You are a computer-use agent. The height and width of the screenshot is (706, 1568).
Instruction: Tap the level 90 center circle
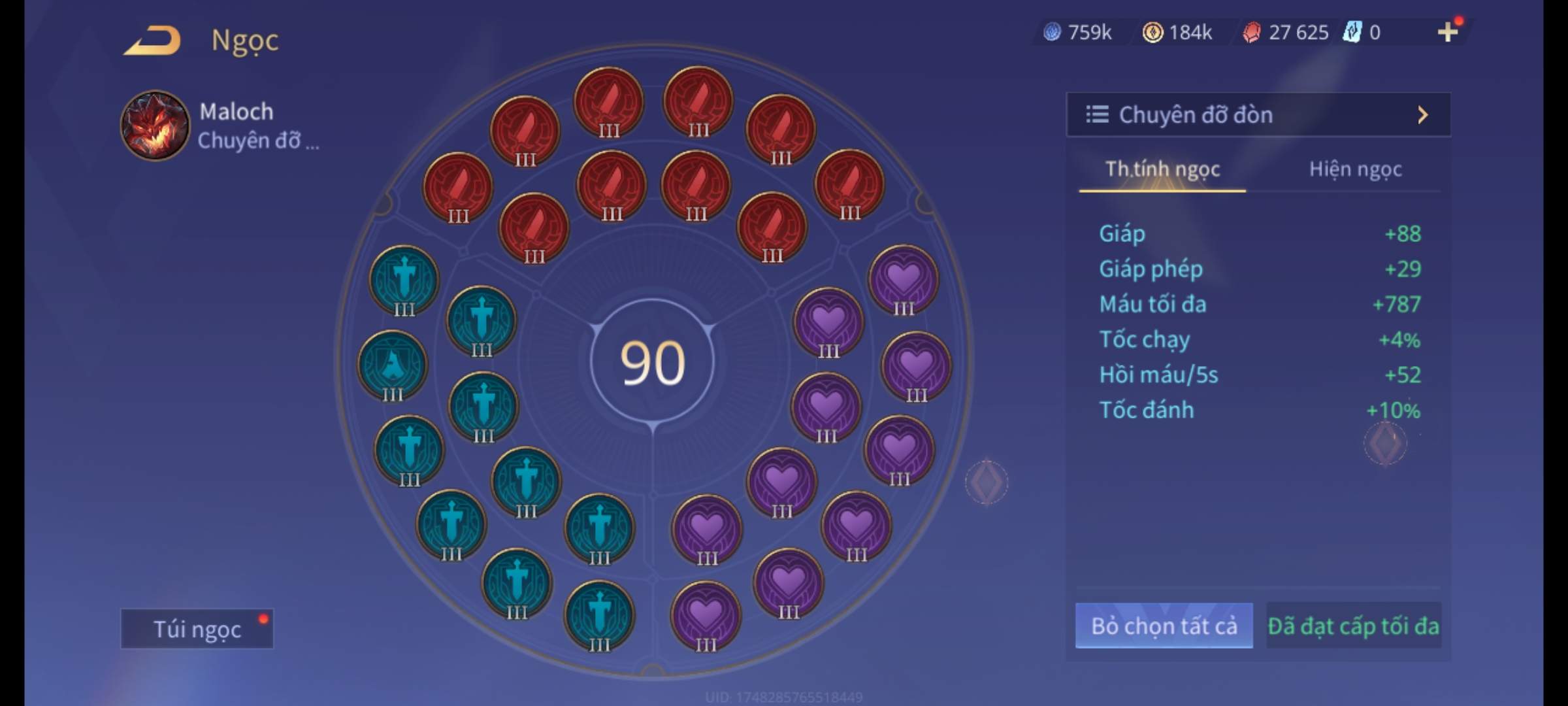point(652,363)
